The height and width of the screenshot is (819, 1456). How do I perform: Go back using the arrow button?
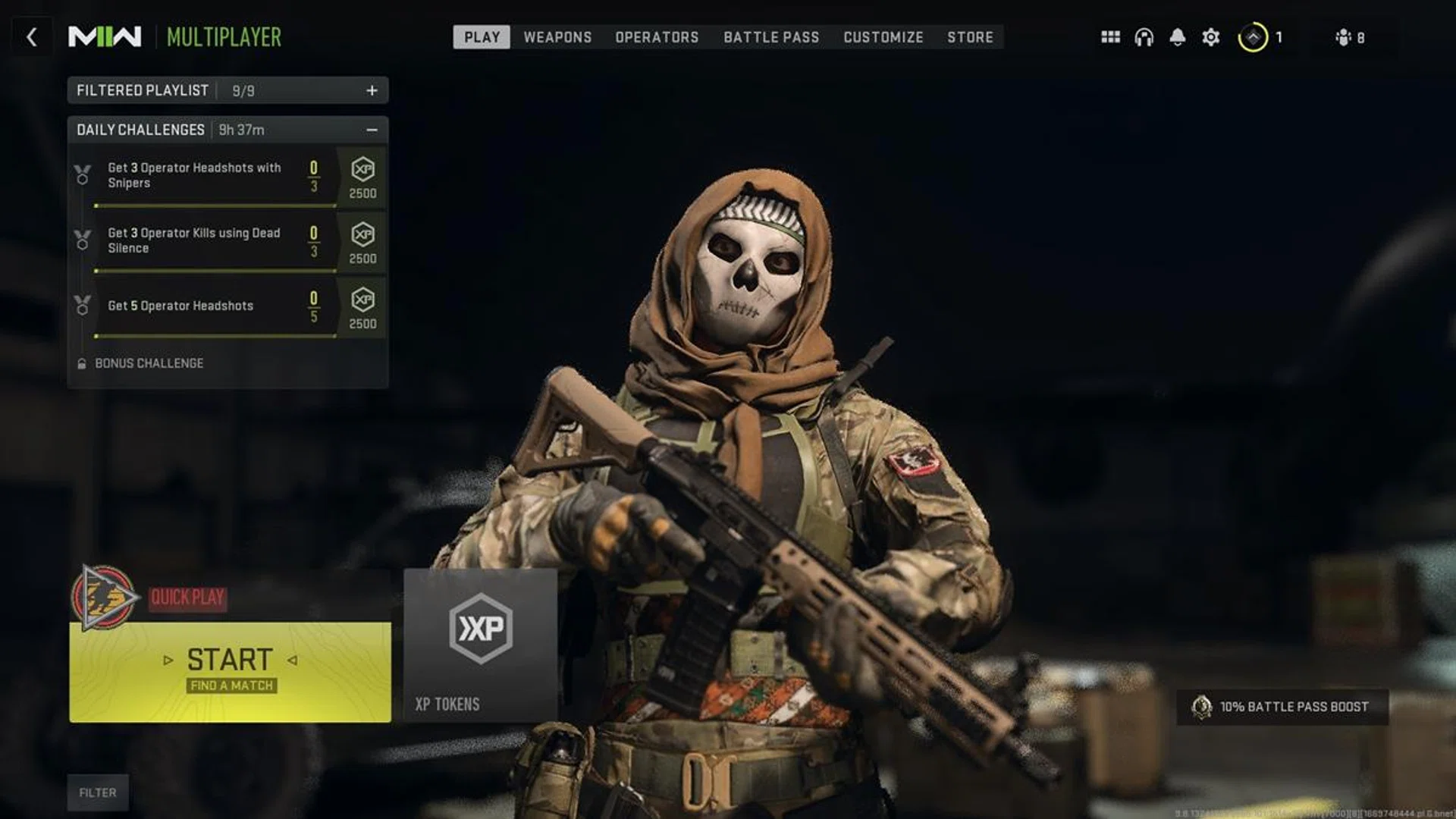32,37
